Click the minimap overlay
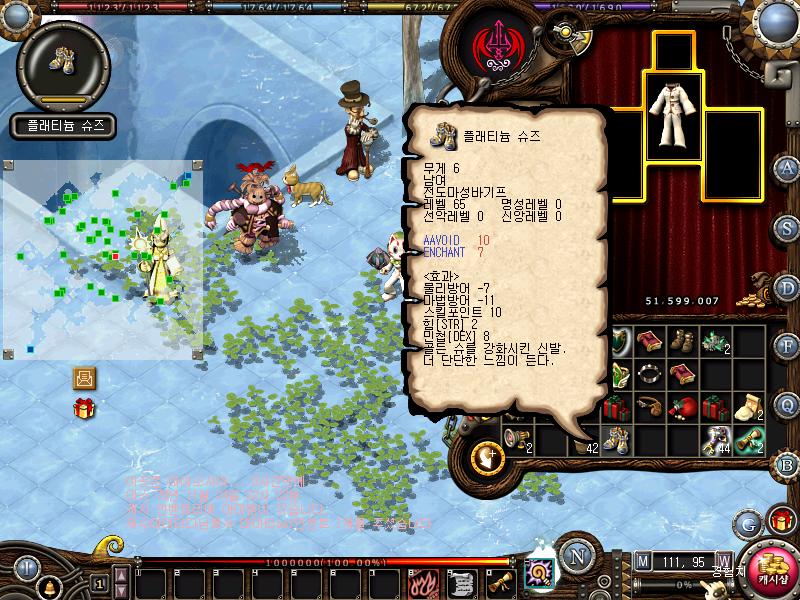The height and width of the screenshot is (600, 800). (102, 258)
